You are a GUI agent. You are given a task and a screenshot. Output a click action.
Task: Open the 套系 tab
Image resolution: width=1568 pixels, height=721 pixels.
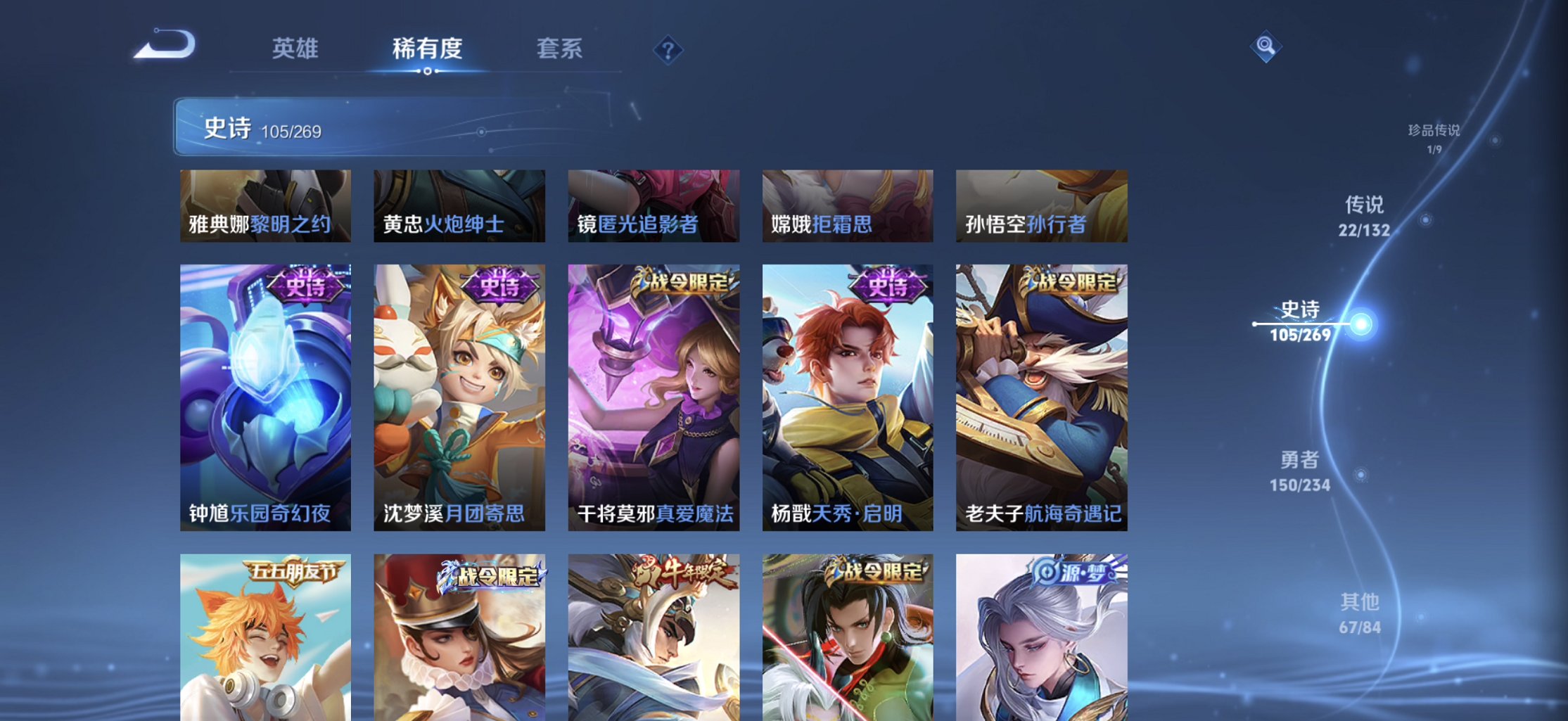click(561, 49)
